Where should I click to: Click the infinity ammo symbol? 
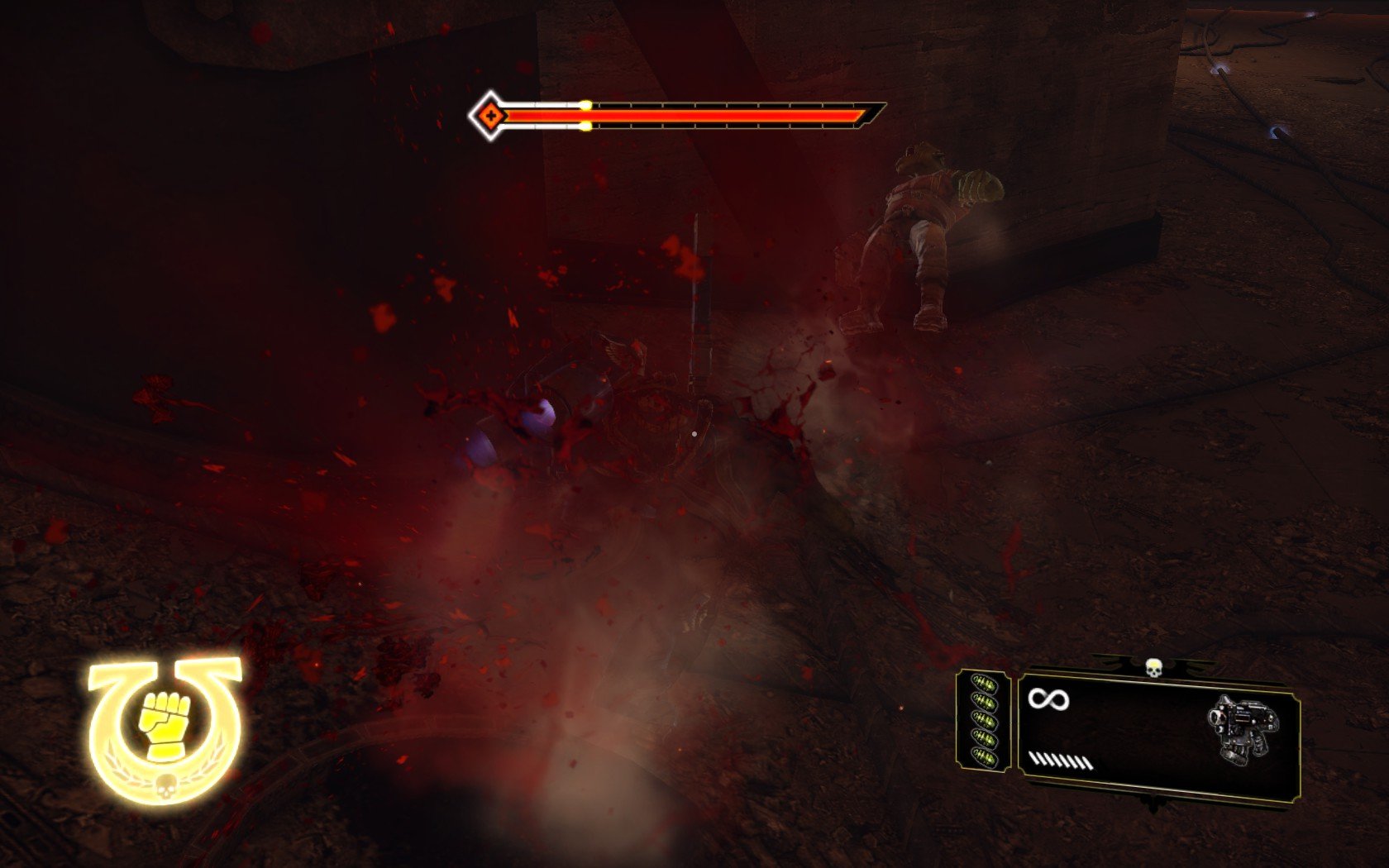point(1048,700)
